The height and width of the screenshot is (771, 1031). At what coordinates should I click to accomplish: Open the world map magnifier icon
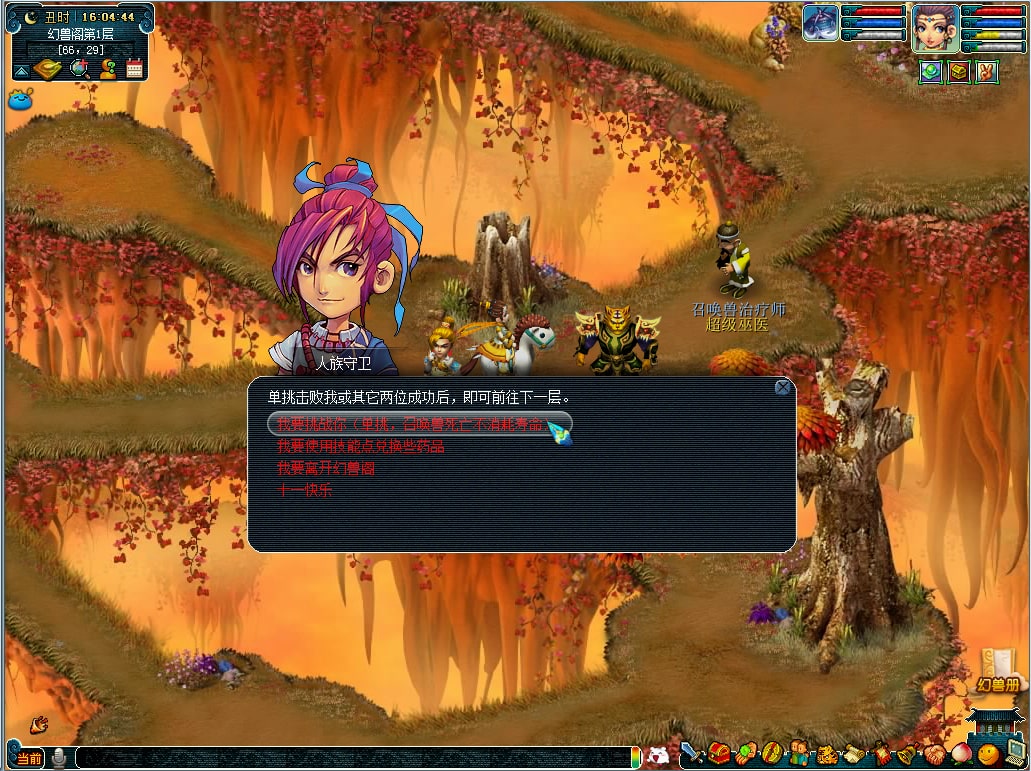tap(80, 69)
